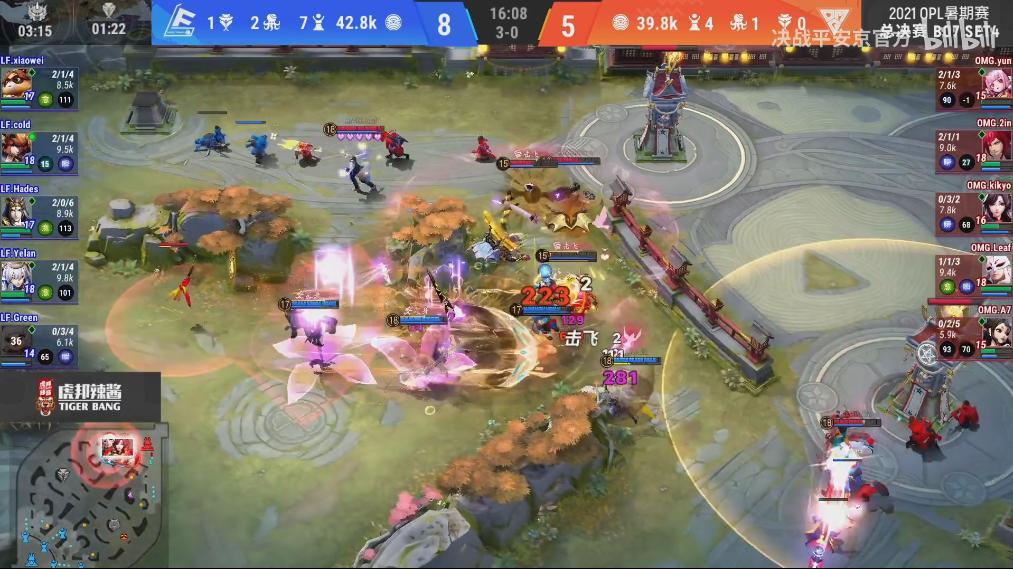This screenshot has width=1013, height=569.
Task: Select LF.cold's player portrait
Action: (x=14, y=146)
